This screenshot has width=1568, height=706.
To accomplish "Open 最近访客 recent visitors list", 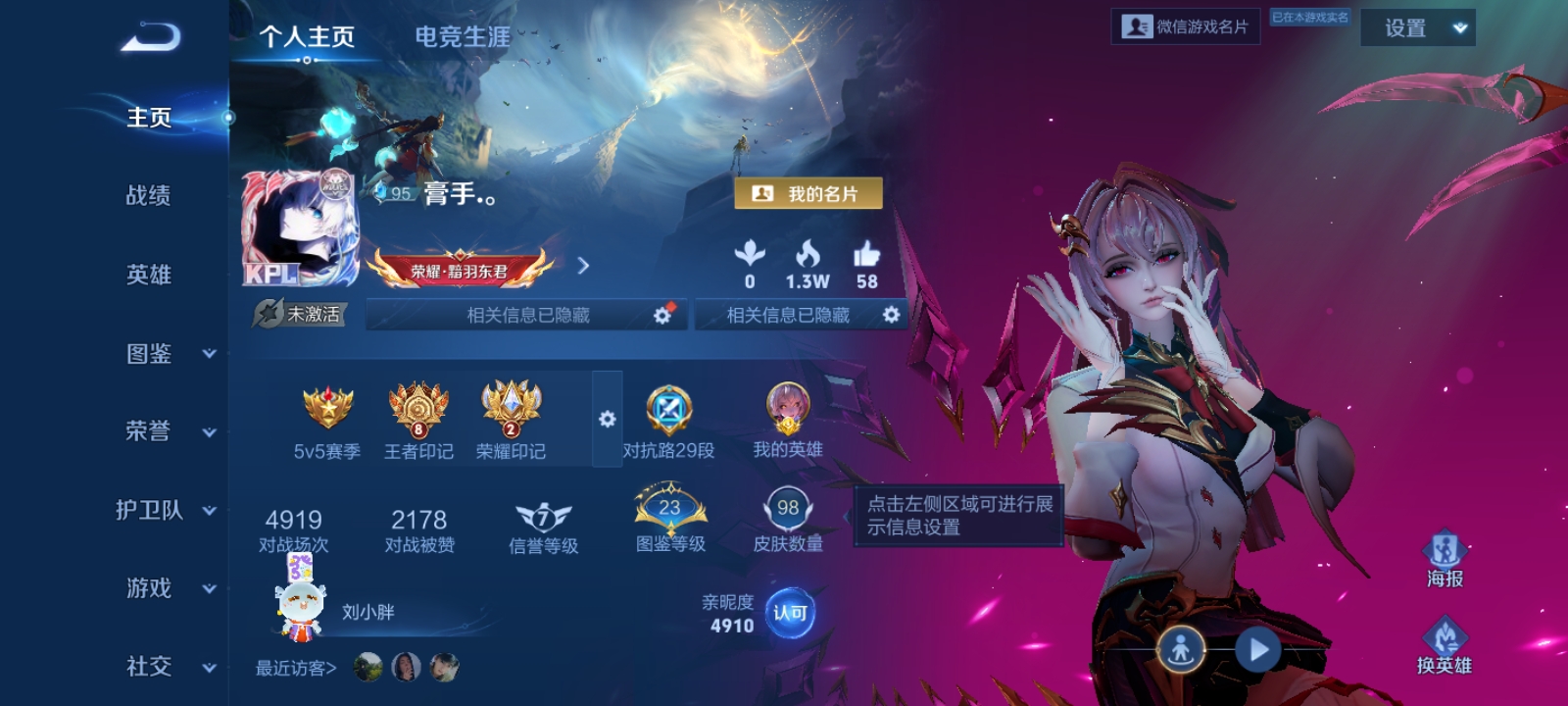I will pyautogui.click(x=294, y=667).
